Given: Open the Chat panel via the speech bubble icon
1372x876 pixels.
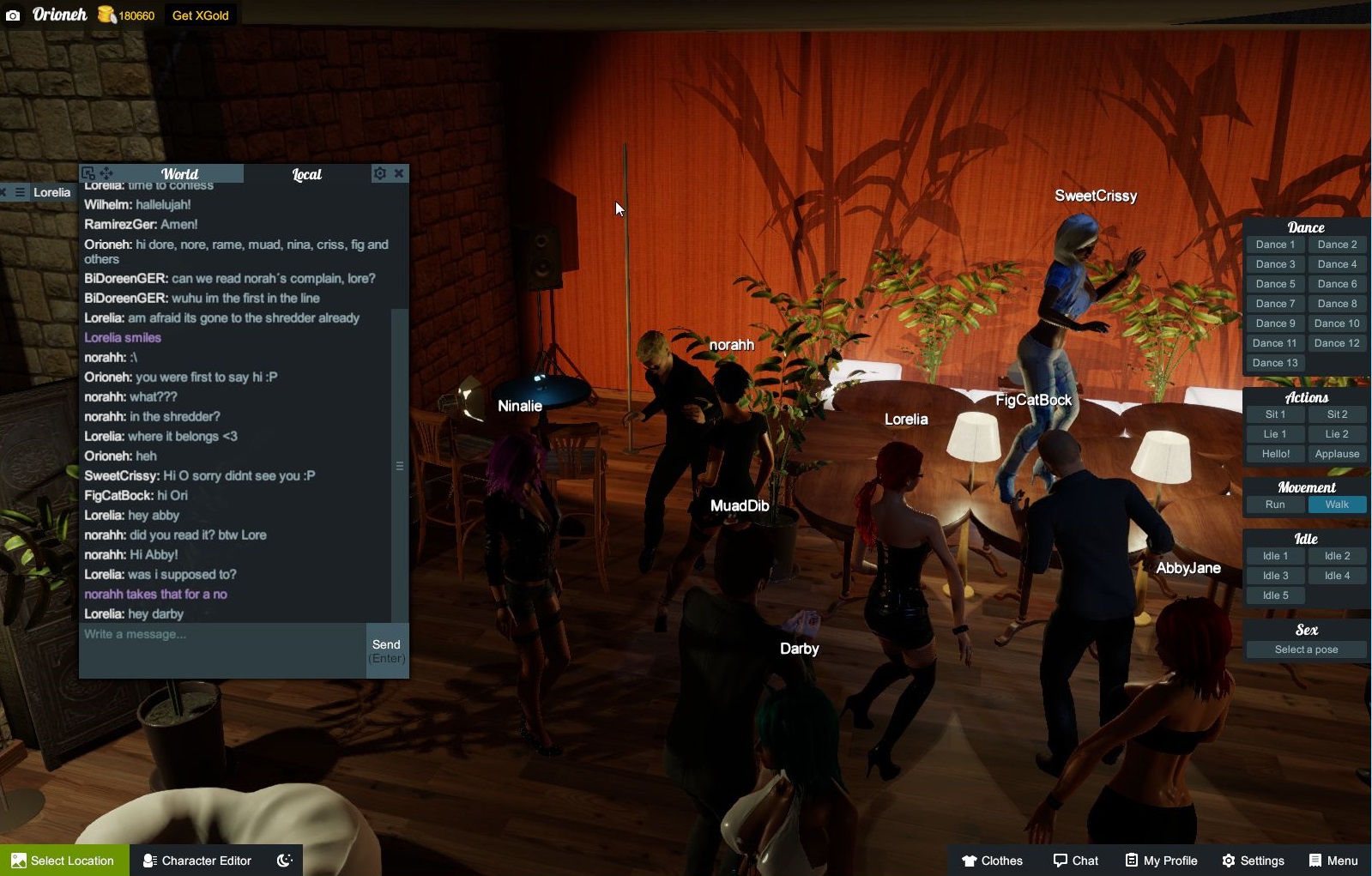Looking at the screenshot, I should (1075, 860).
